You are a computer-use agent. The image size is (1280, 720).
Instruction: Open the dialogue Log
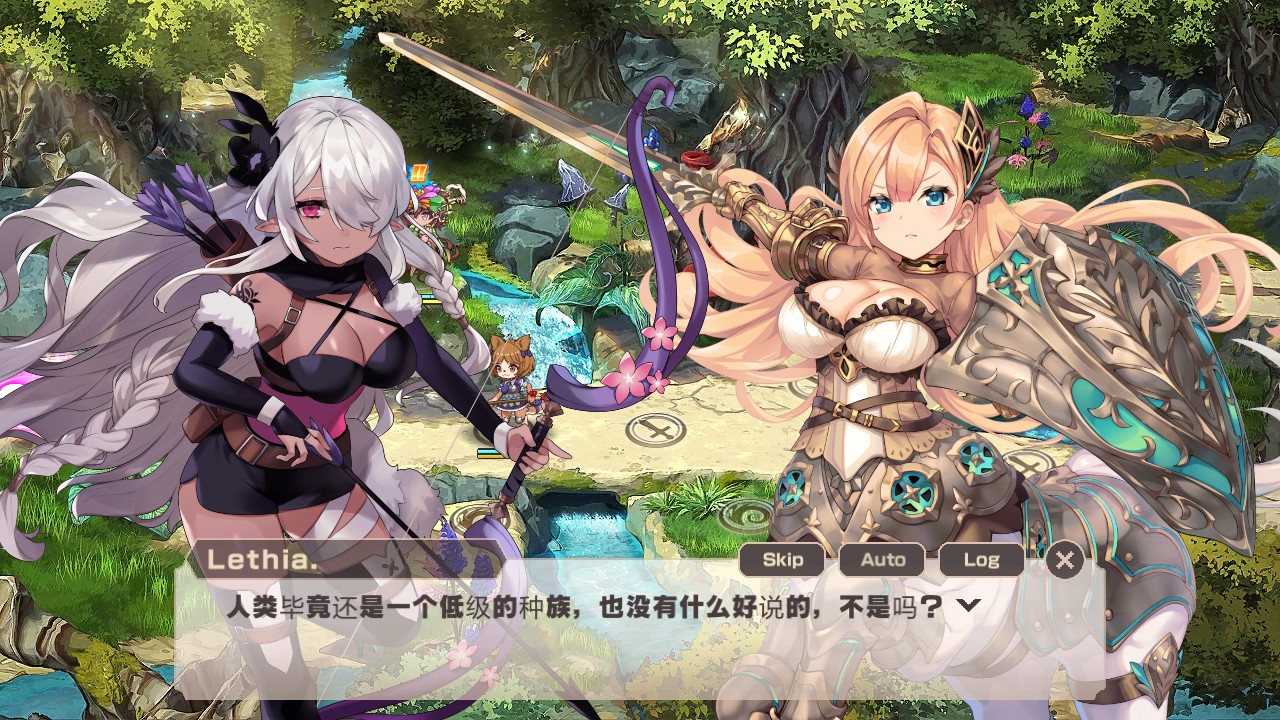pos(981,560)
